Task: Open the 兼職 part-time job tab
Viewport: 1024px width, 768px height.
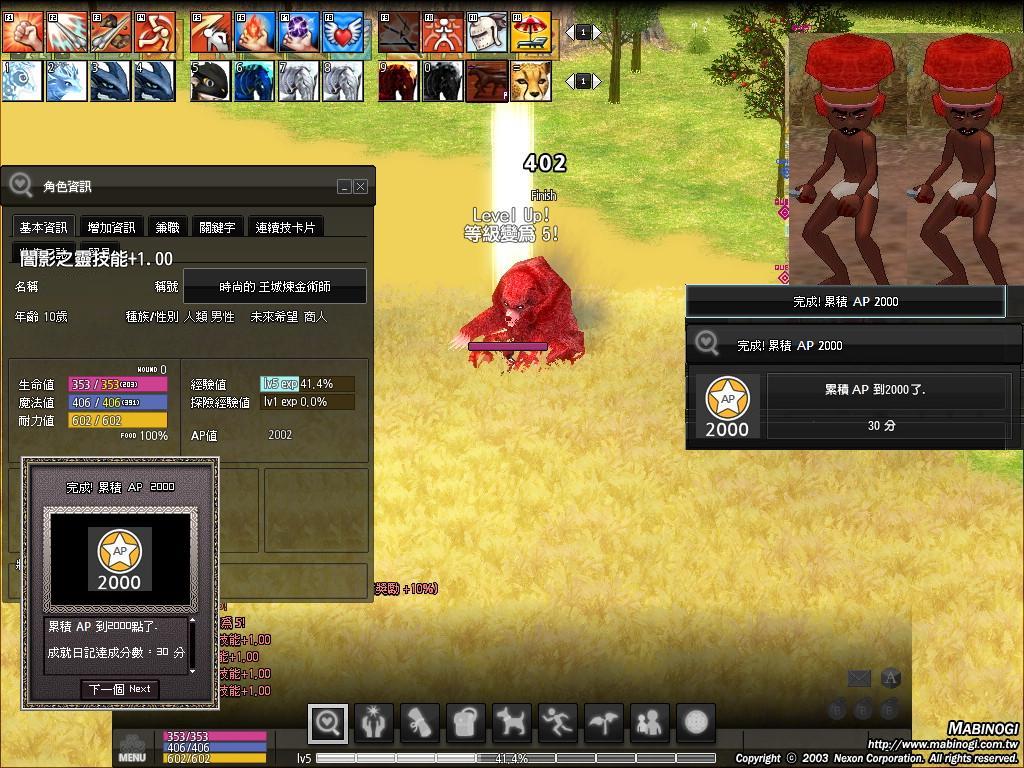Action: click(x=167, y=228)
